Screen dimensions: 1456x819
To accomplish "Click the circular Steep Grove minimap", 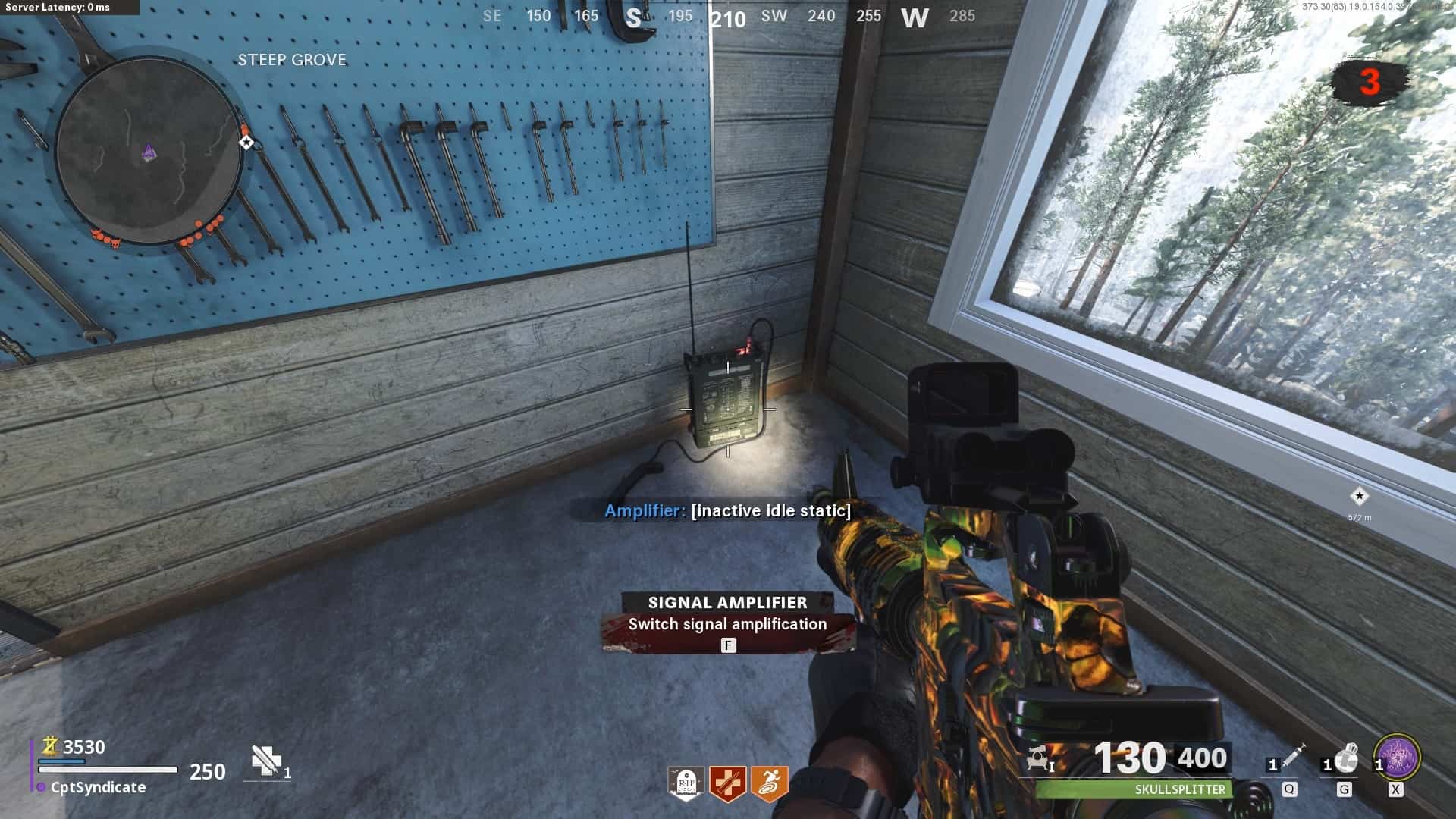I will click(x=149, y=150).
